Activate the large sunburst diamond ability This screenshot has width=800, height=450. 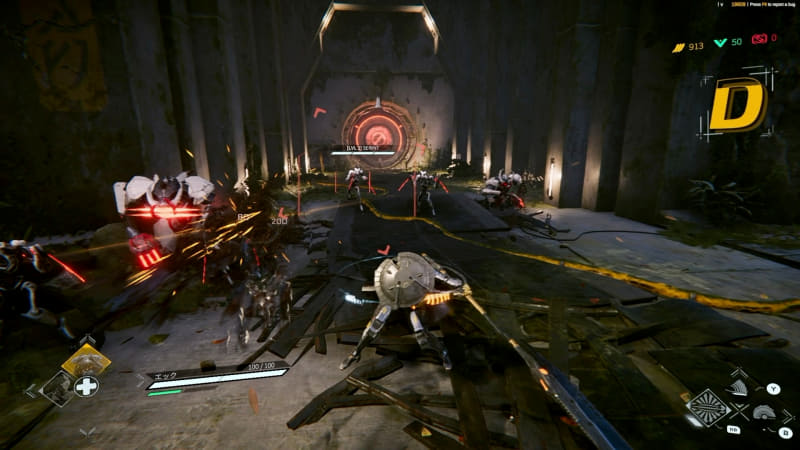tap(708, 408)
